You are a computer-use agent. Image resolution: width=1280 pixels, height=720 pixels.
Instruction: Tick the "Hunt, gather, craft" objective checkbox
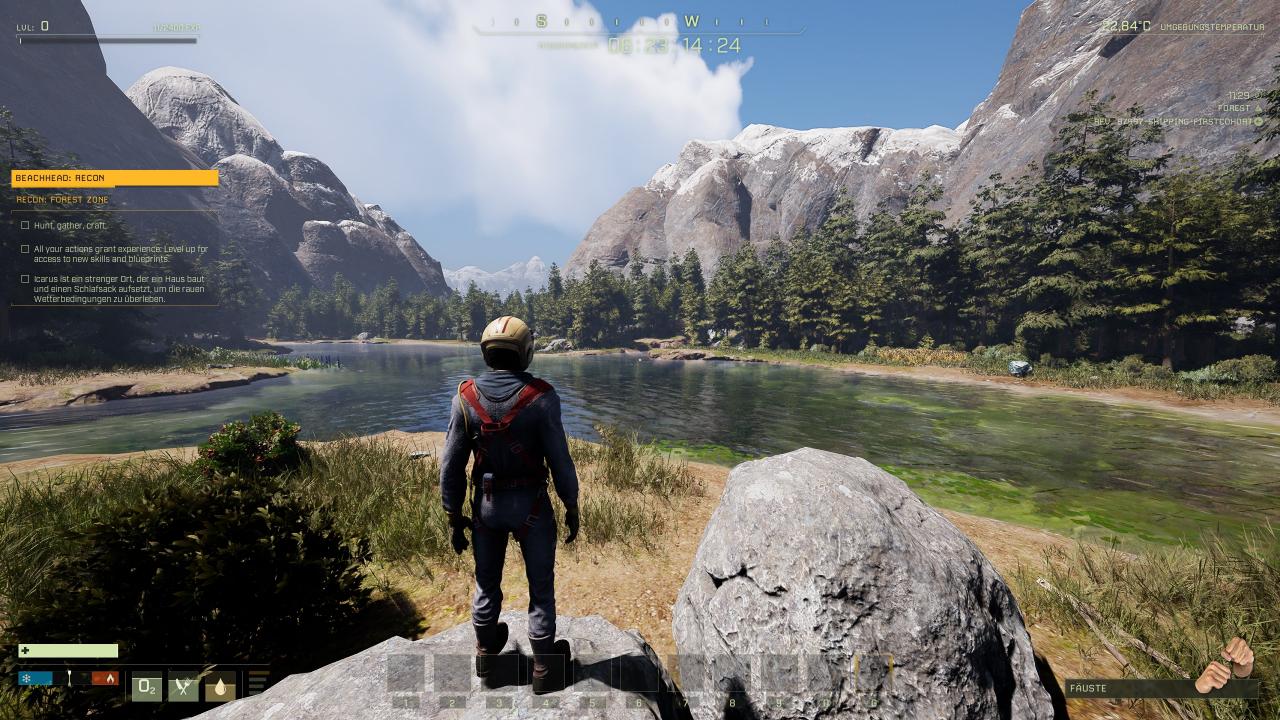click(x=25, y=225)
